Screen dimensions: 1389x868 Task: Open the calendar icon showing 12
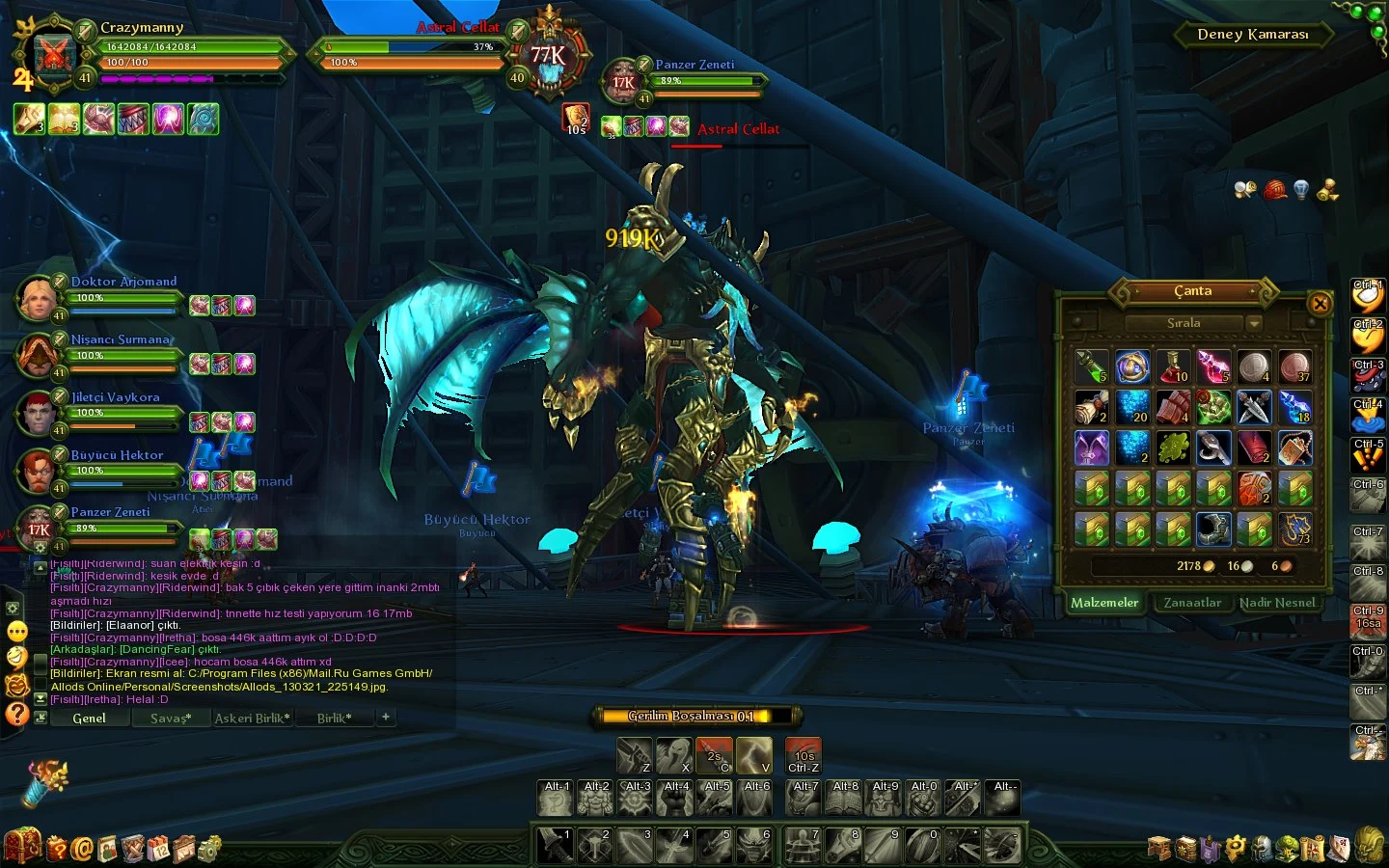point(160,850)
